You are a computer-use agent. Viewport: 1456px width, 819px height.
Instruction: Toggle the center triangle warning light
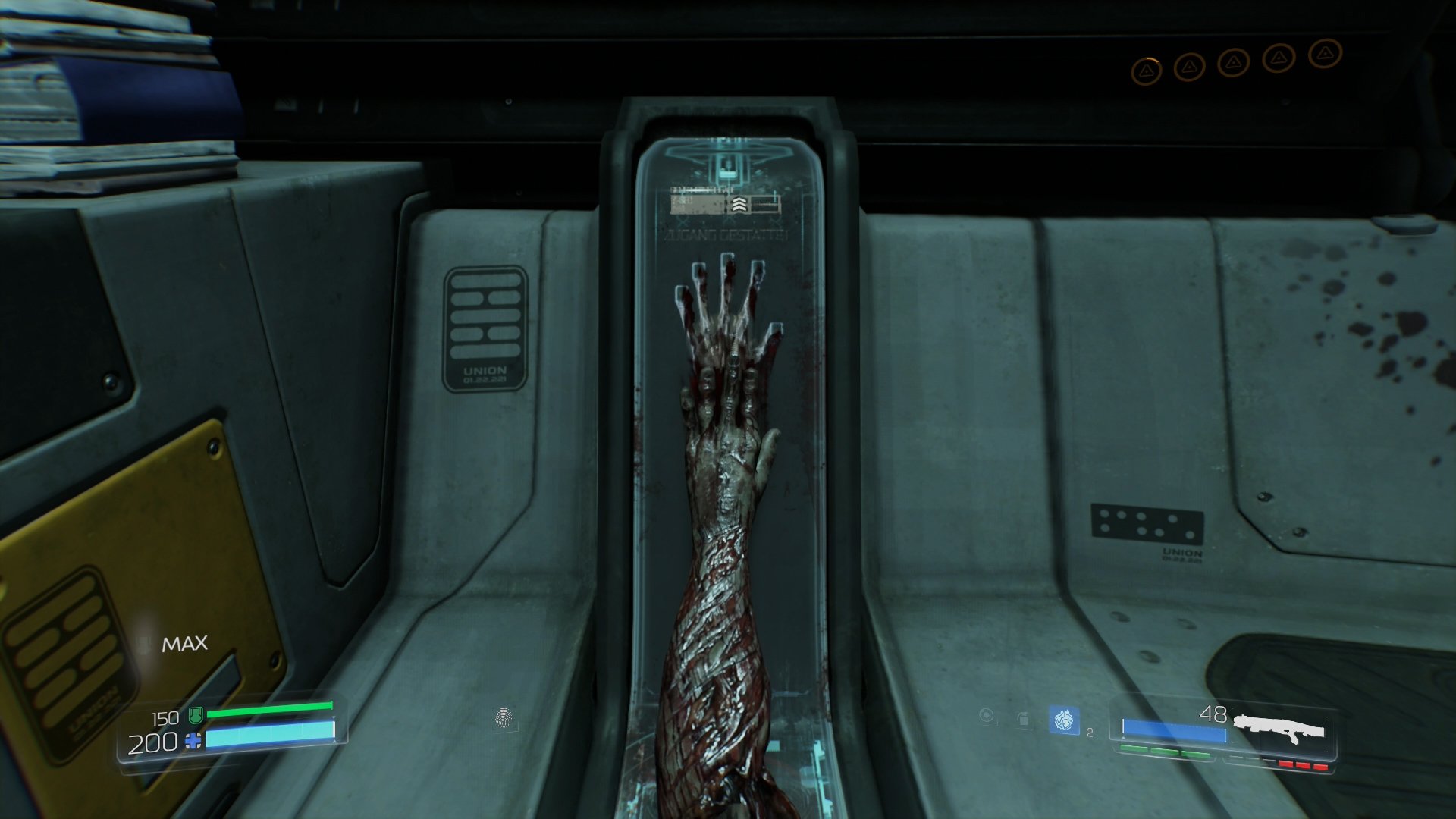[1234, 63]
